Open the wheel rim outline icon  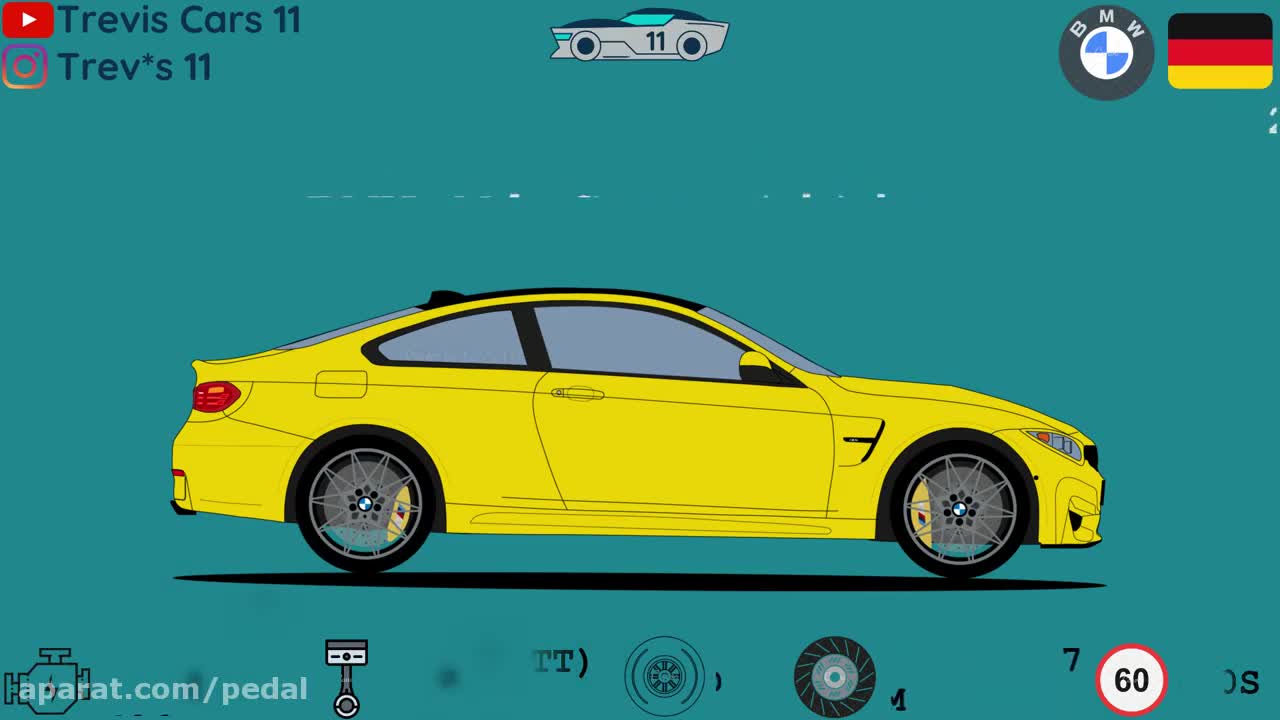[664, 677]
